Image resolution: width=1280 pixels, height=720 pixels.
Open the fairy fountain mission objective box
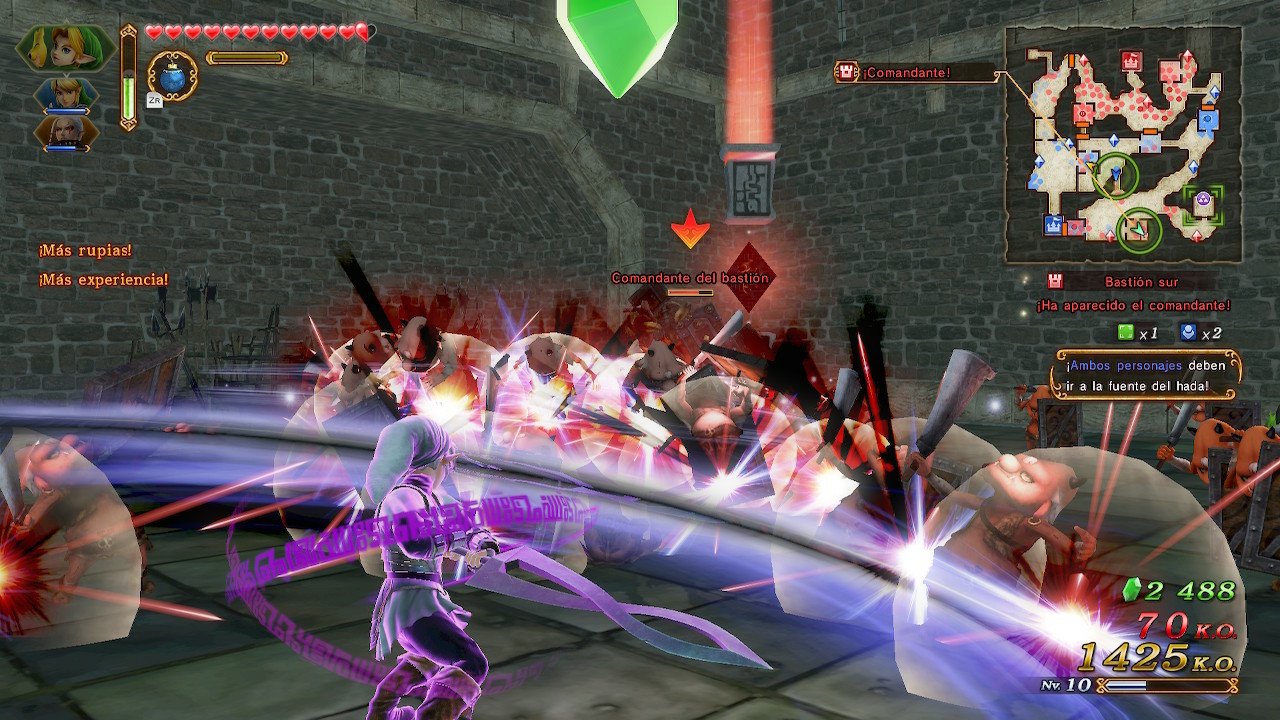pos(1148,375)
